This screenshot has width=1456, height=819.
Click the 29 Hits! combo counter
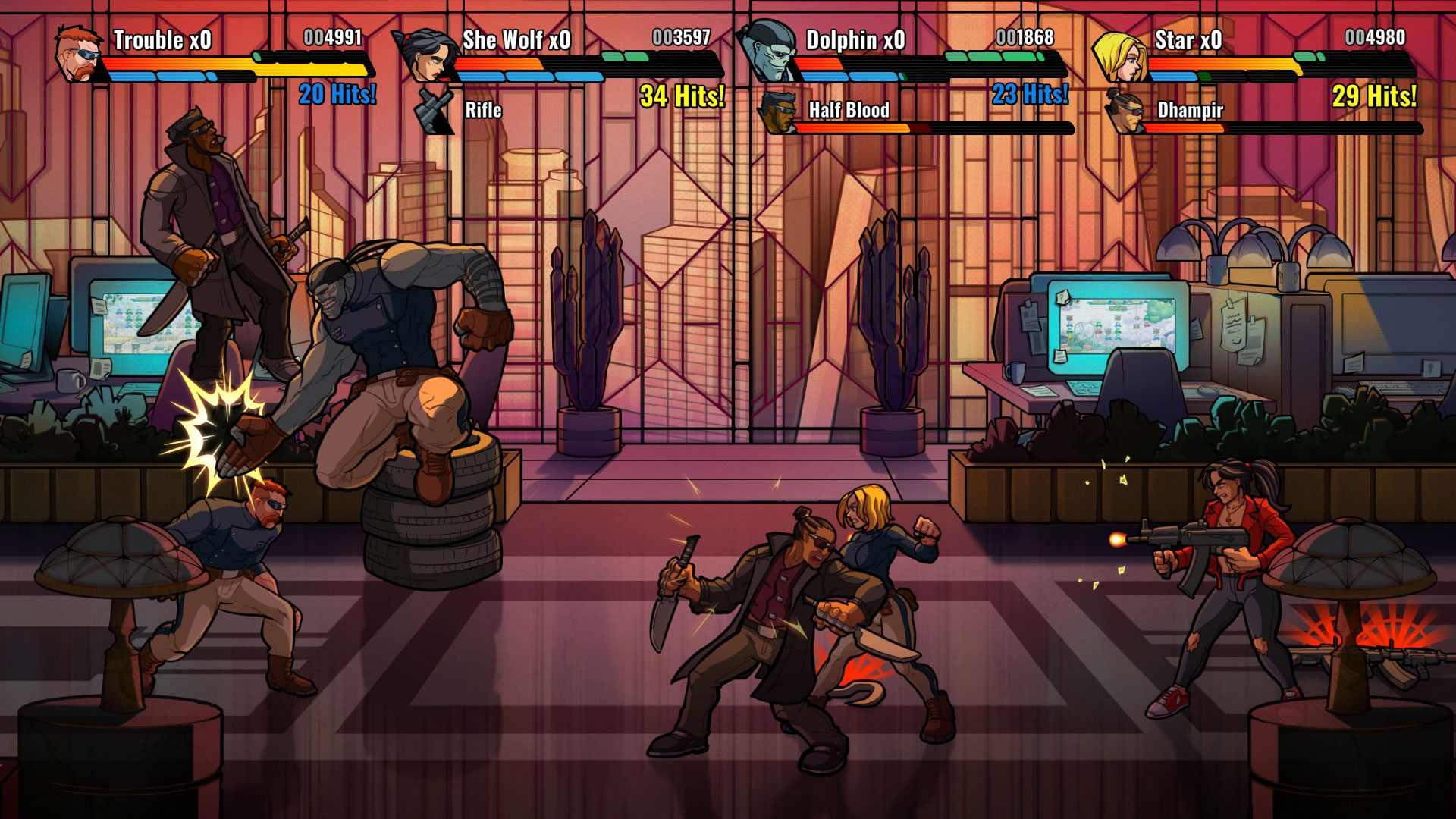(x=1375, y=97)
